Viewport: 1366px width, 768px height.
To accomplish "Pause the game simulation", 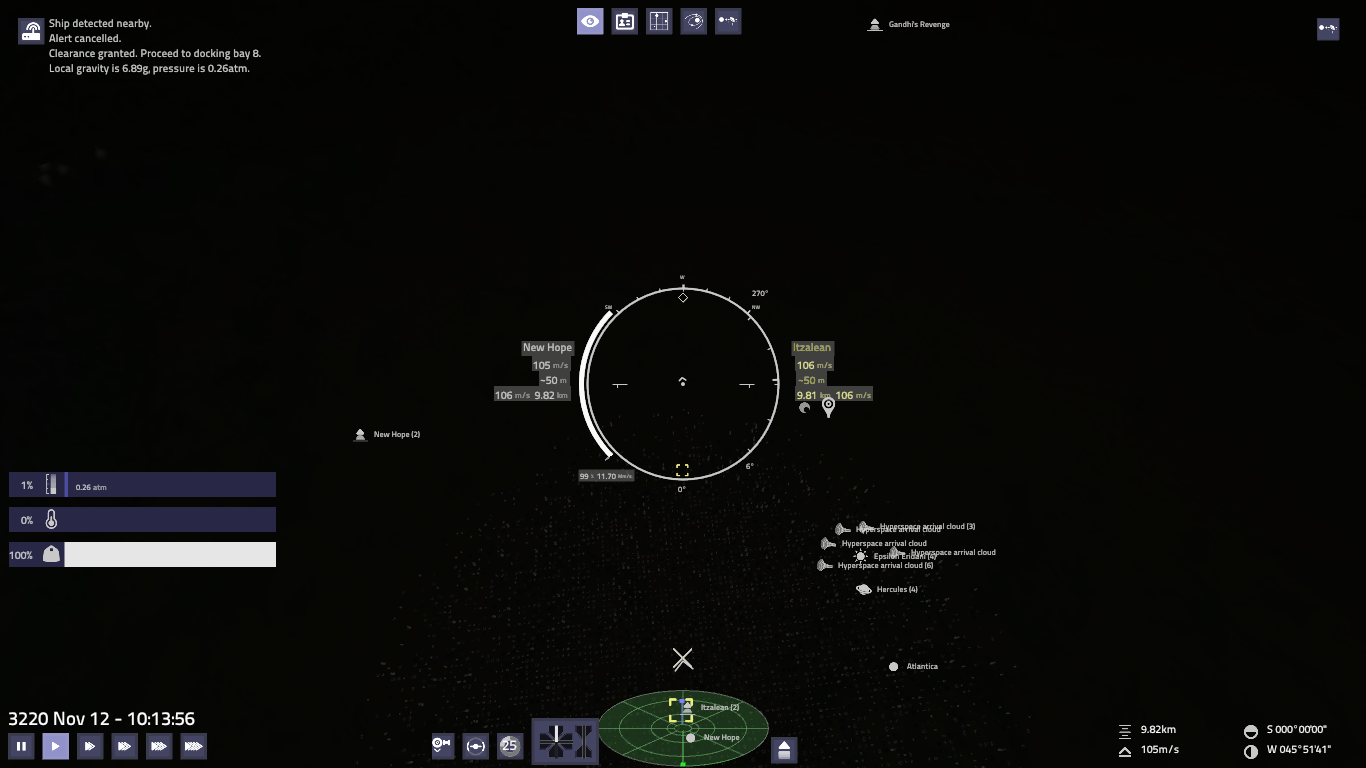I will 21,746.
